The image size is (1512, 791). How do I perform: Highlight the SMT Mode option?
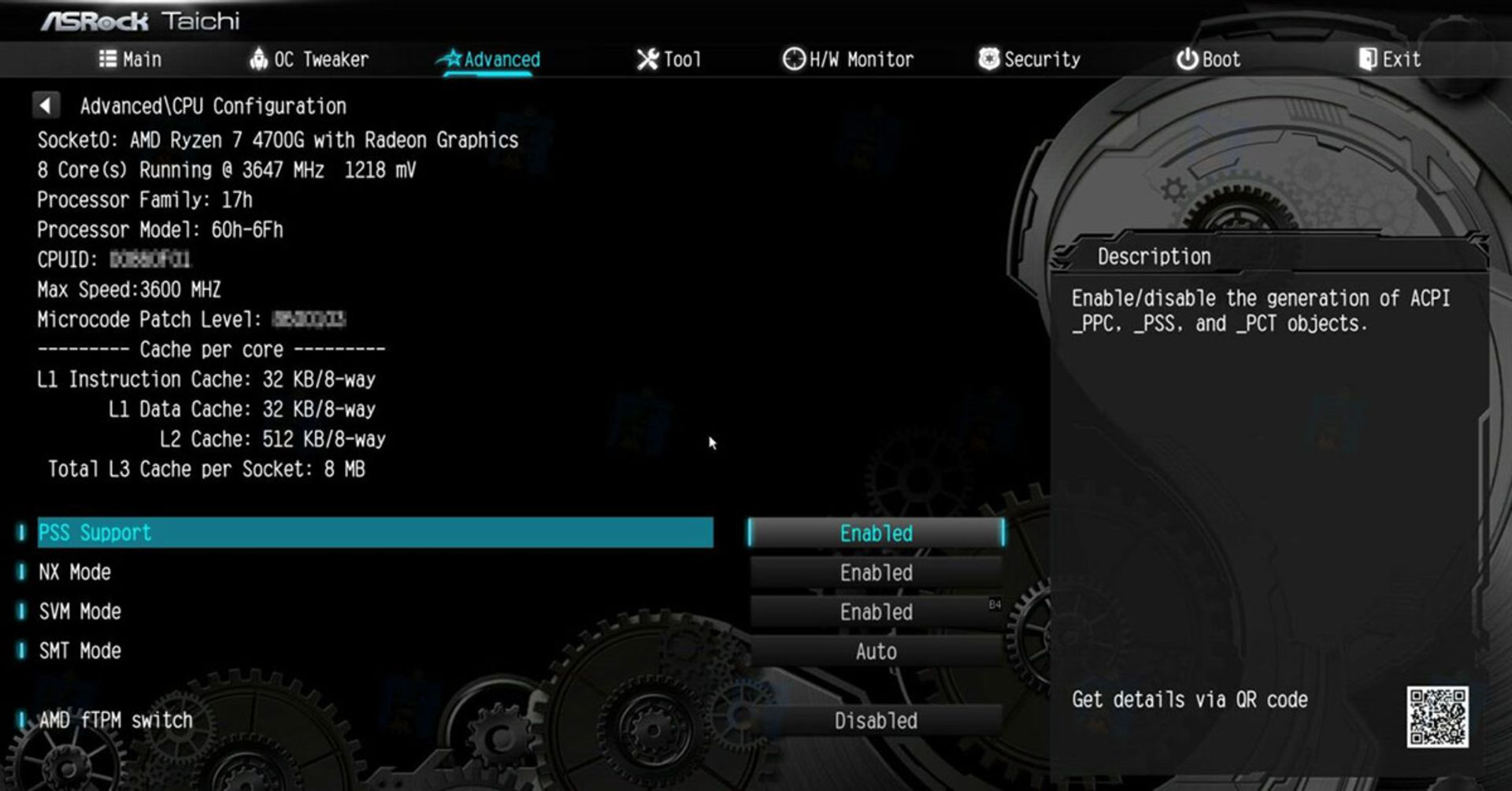pyautogui.click(x=80, y=651)
